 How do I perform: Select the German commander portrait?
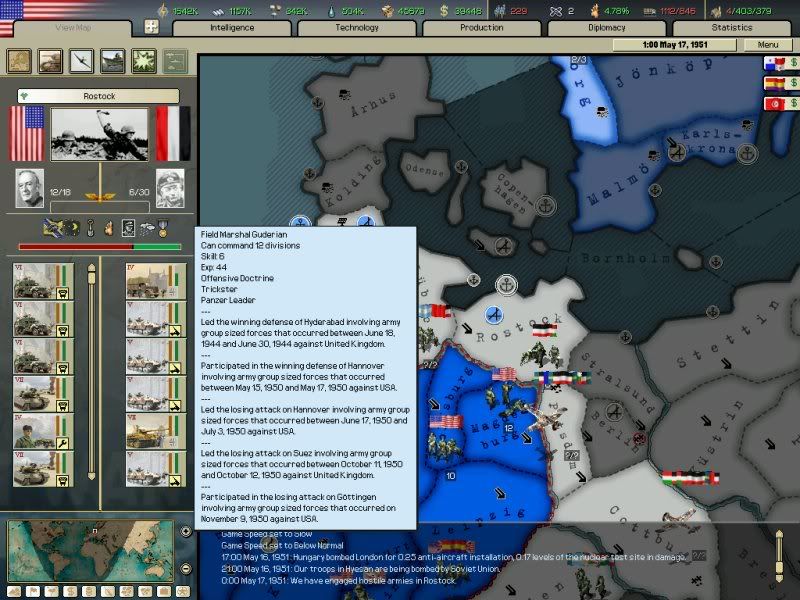pyautogui.click(x=170, y=187)
